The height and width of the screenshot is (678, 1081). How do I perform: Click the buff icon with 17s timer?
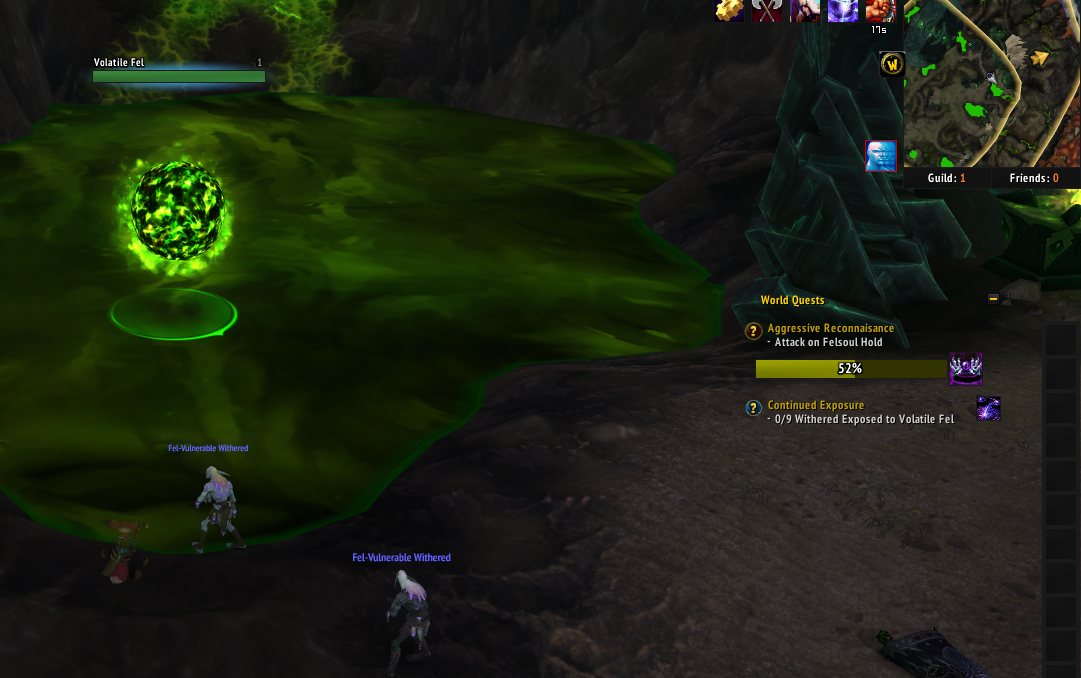(879, 11)
